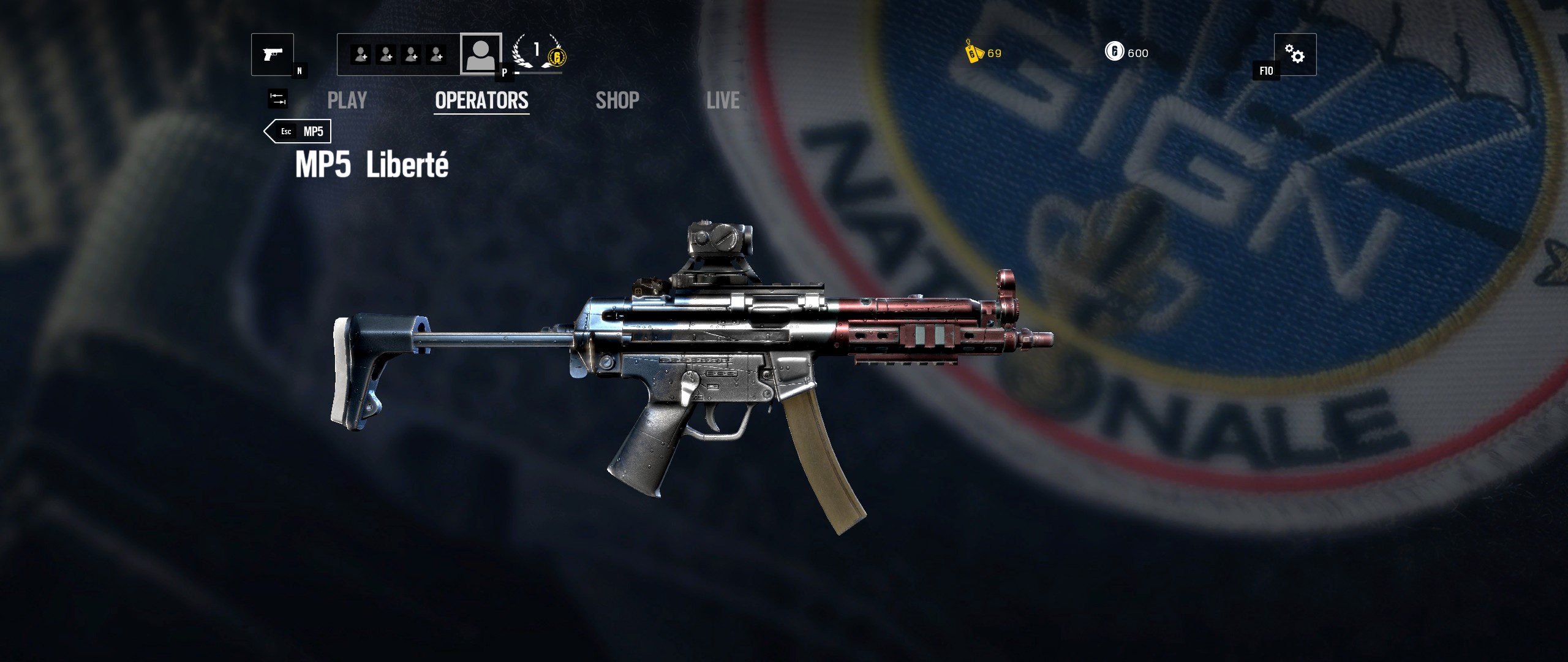Click the 600 R6 Credits balance
The width and height of the screenshot is (1568, 662).
(x=1137, y=53)
